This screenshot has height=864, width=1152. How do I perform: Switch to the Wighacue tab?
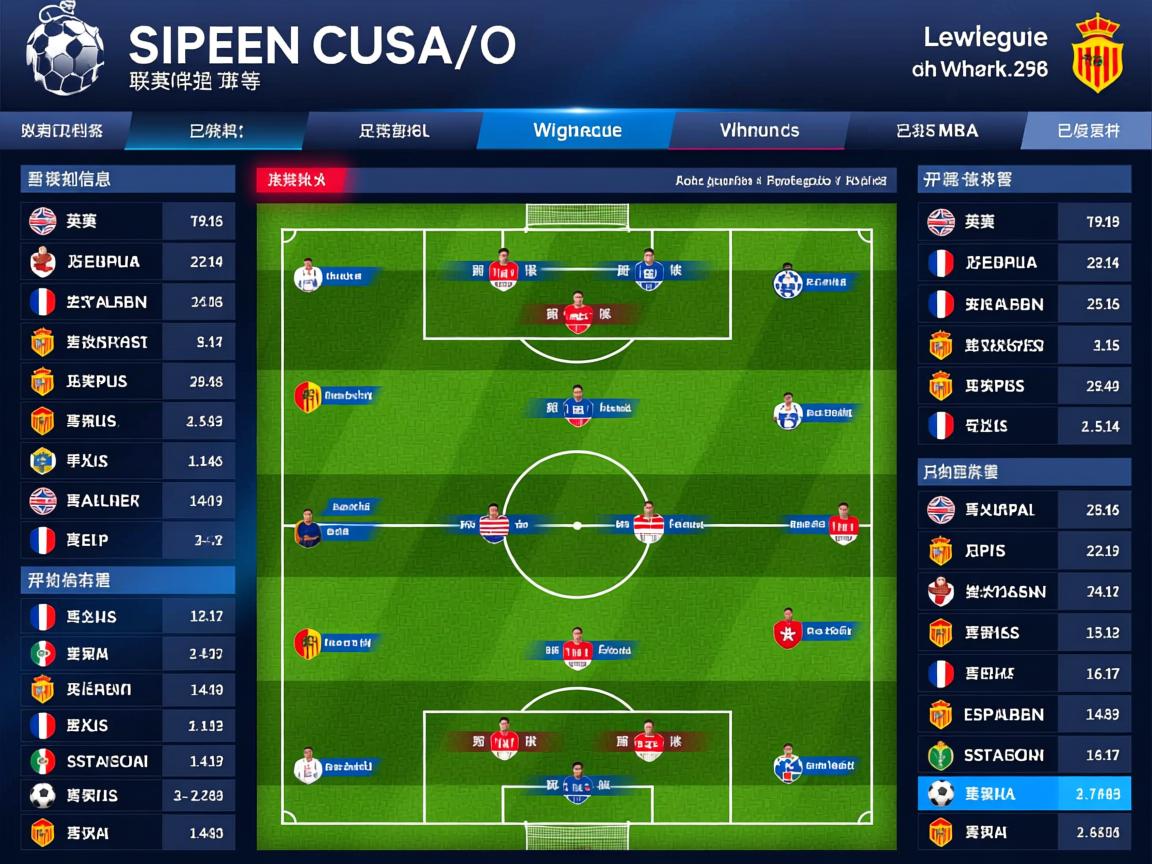(577, 130)
